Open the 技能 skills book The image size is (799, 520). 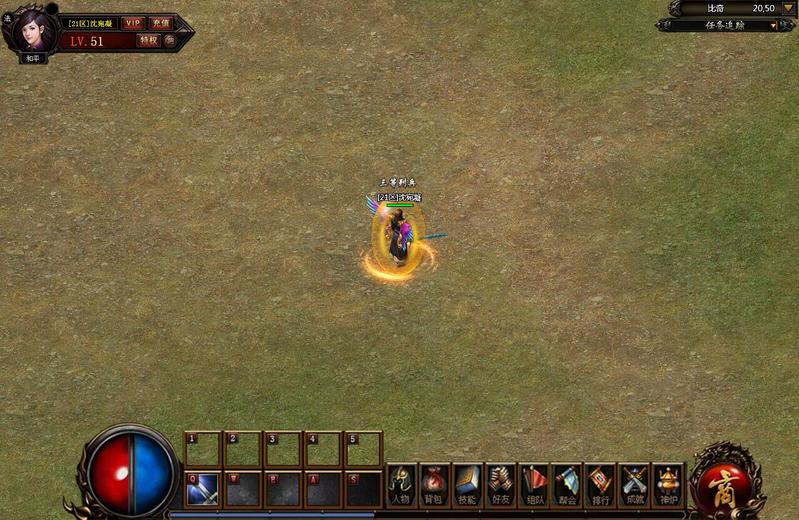click(467, 485)
